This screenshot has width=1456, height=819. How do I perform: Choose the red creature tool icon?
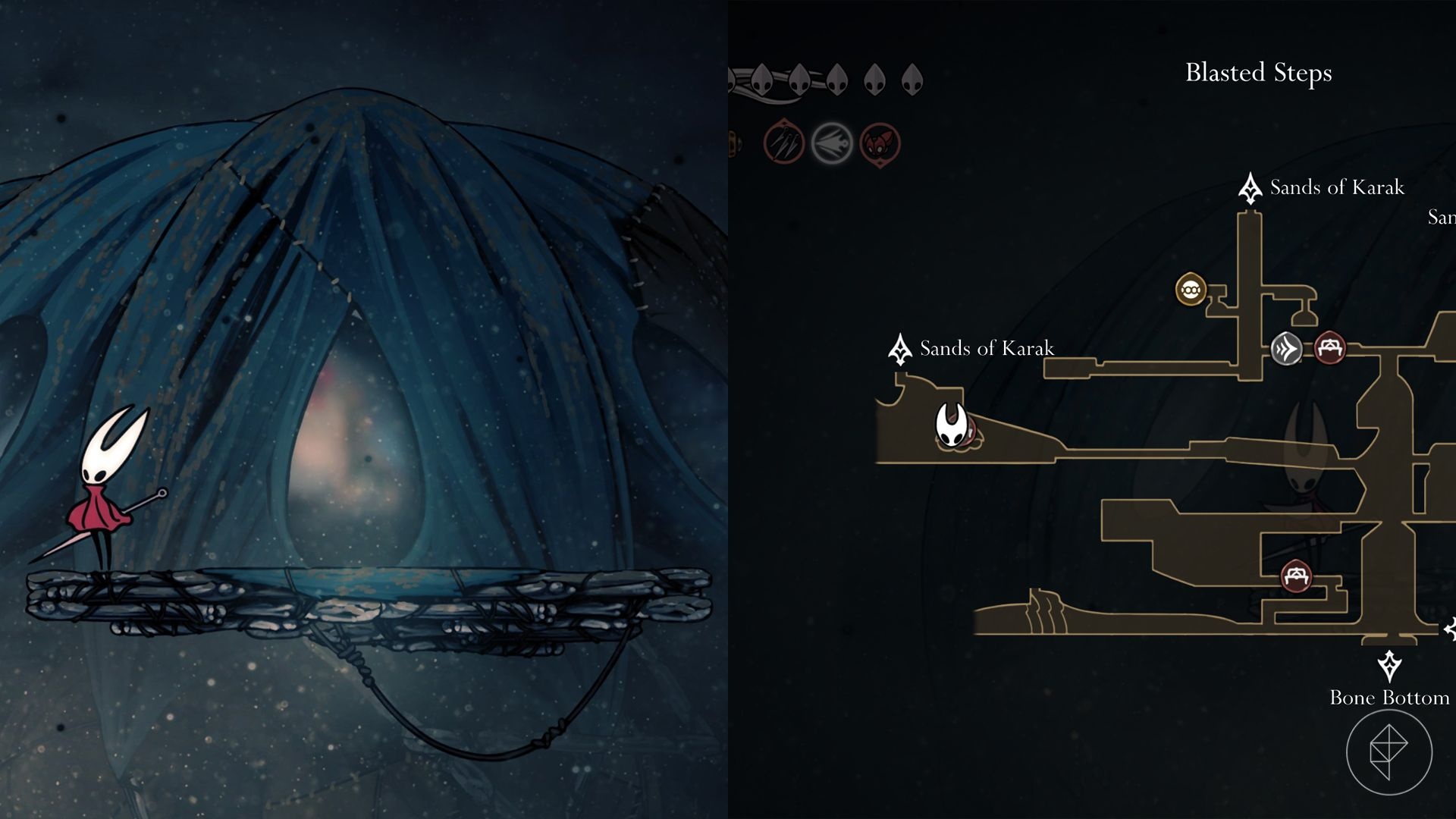[880, 143]
